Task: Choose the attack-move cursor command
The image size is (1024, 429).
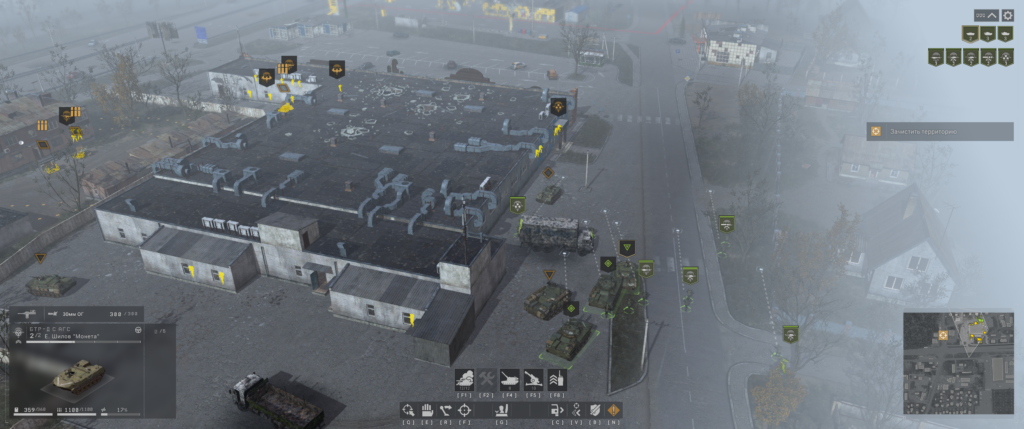Action: click(409, 409)
